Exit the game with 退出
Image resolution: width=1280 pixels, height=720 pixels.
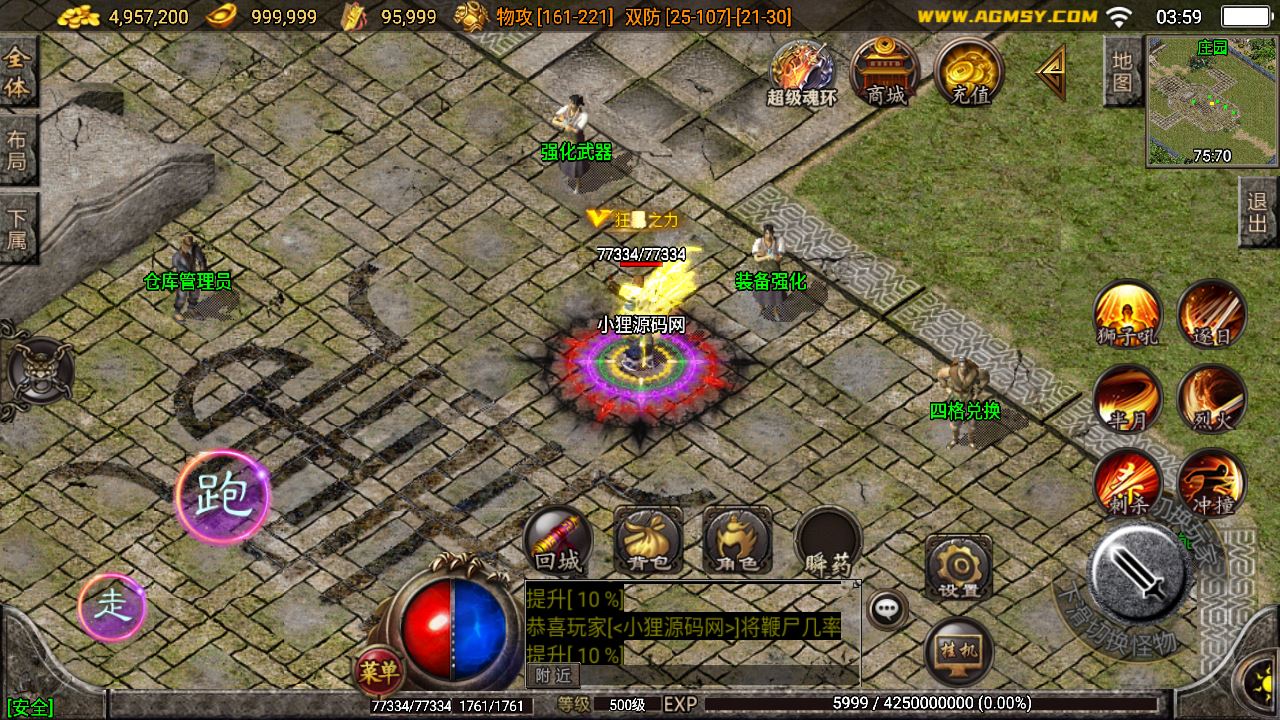[1258, 212]
